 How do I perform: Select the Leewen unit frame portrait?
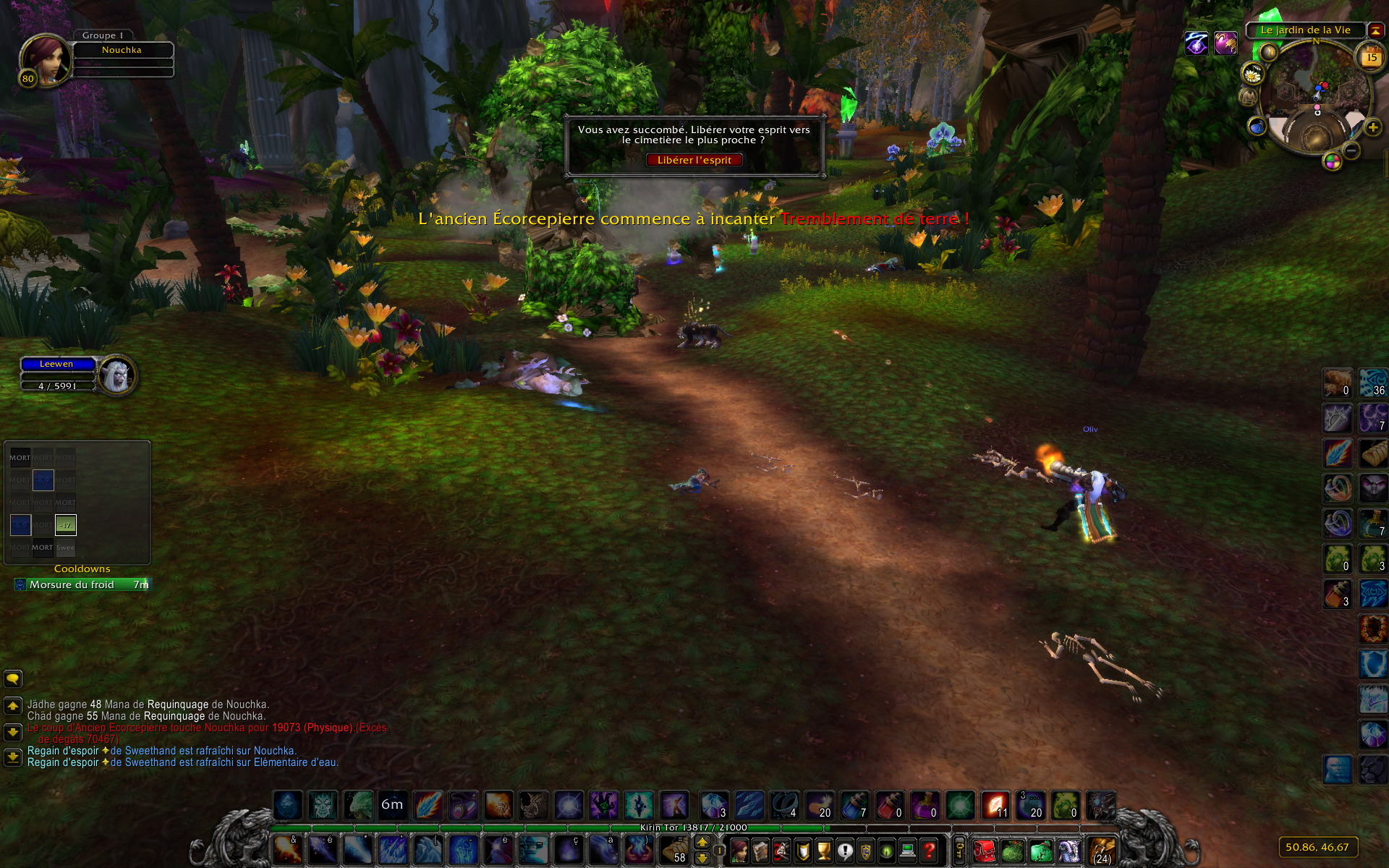coord(117,375)
